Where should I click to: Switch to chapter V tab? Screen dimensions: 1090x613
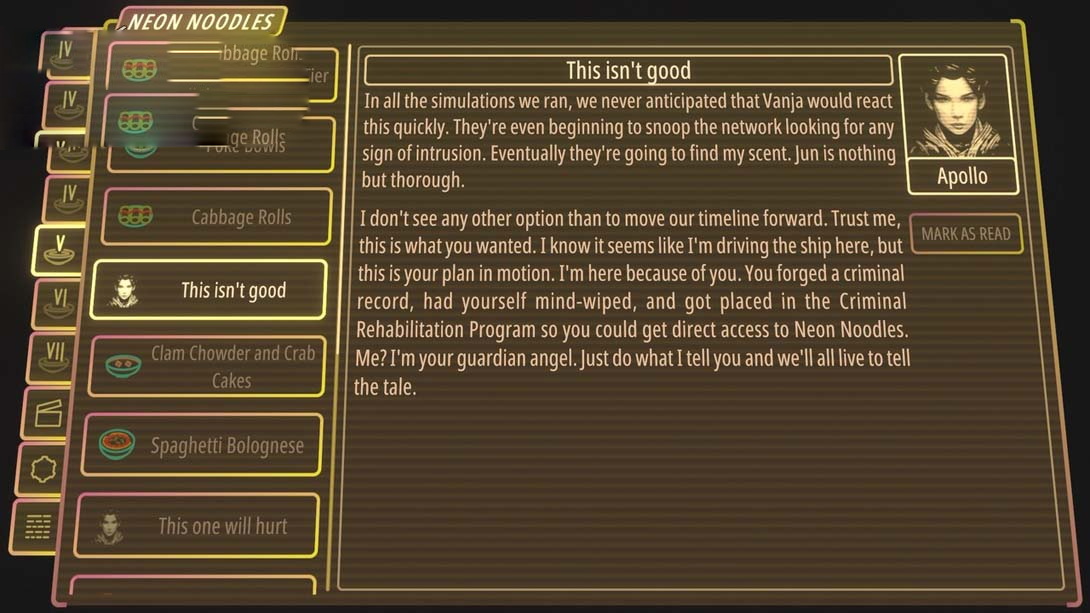click(59, 250)
